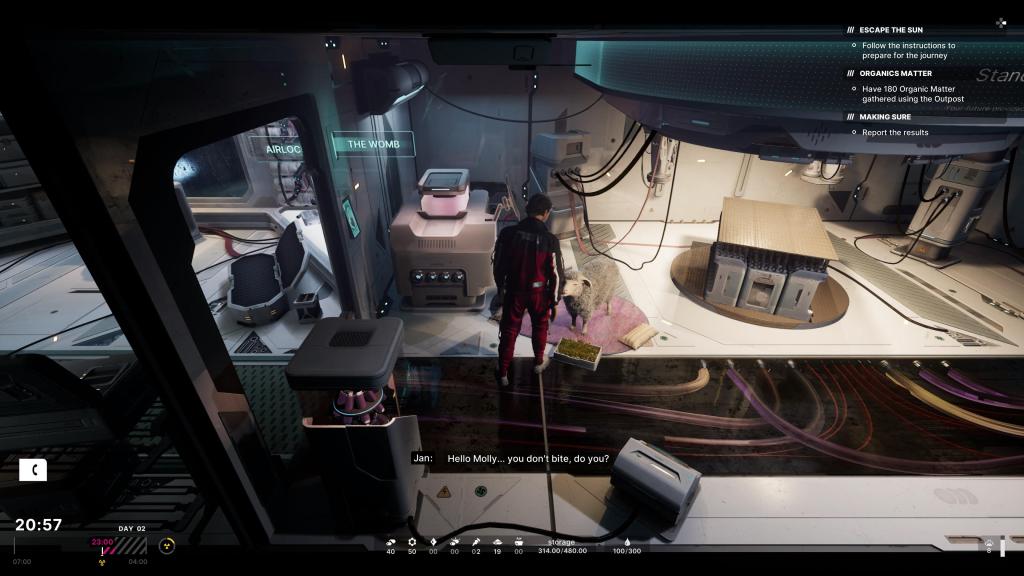Viewport: 1024px width, 576px height.
Task: Click the gear resource icon
Action: tap(412, 542)
